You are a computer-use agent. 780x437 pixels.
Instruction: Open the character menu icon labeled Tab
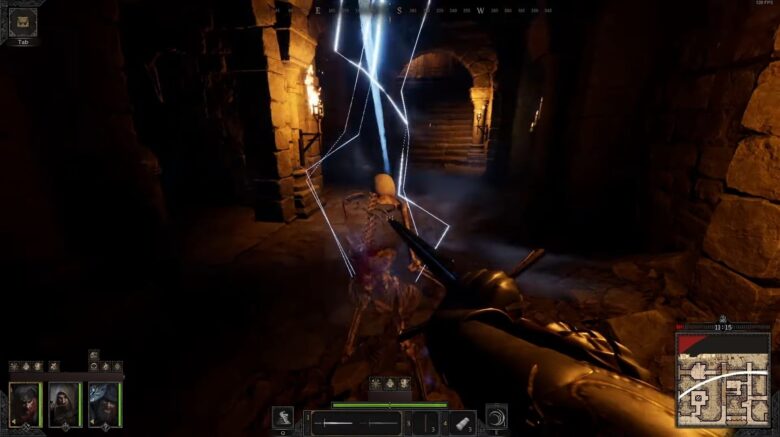(22, 22)
